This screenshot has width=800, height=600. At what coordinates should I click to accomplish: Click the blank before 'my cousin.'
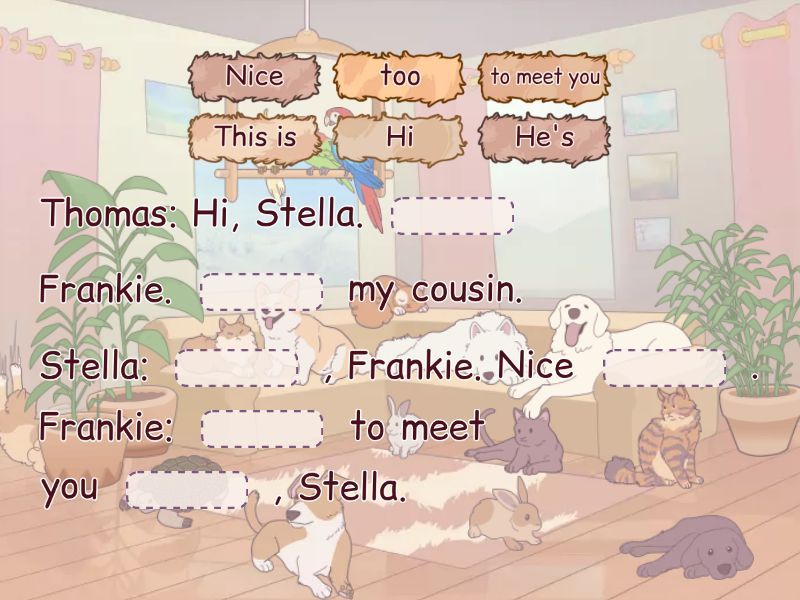click(262, 291)
